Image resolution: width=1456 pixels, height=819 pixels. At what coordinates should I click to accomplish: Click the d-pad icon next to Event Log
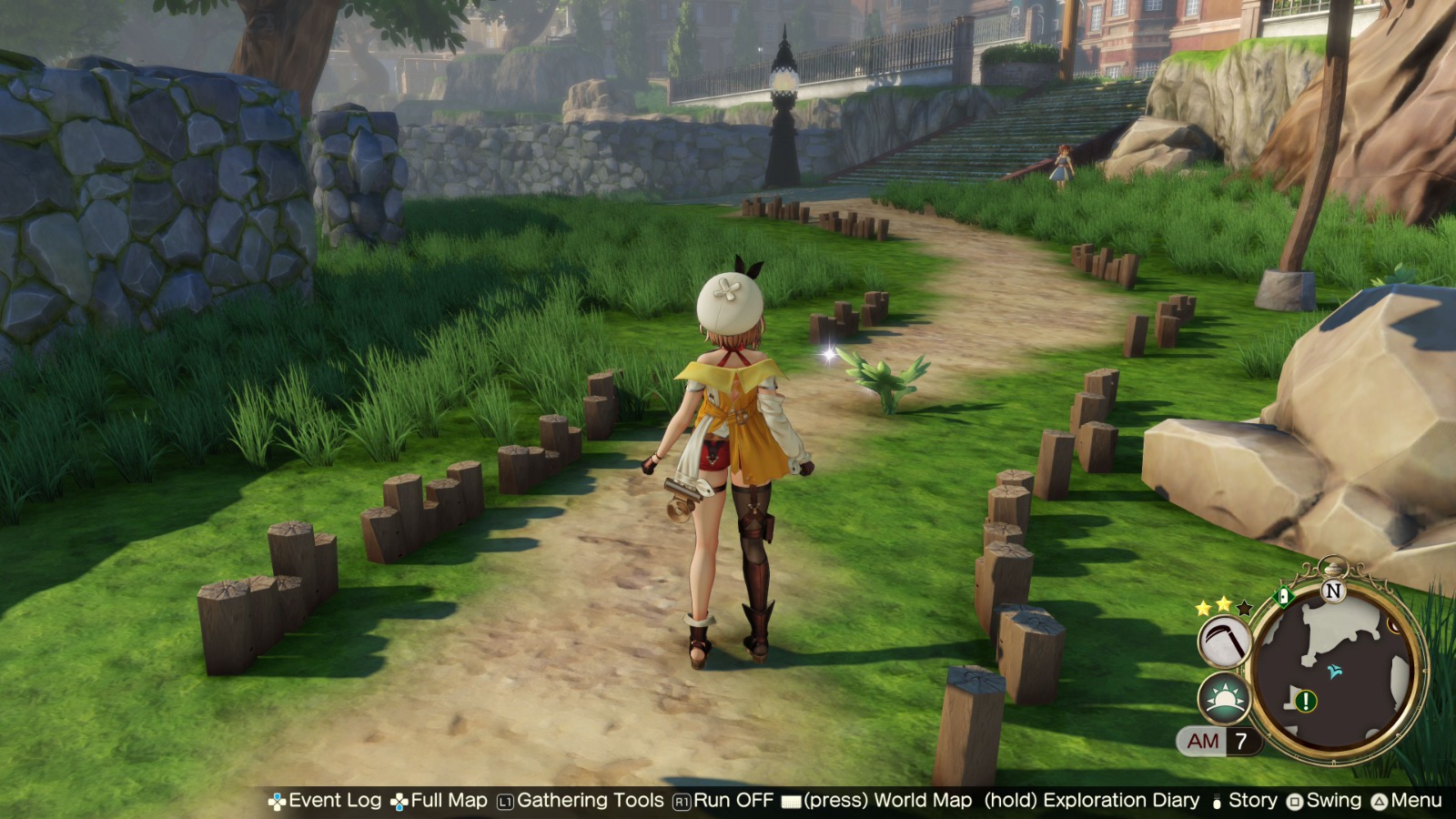point(278,801)
